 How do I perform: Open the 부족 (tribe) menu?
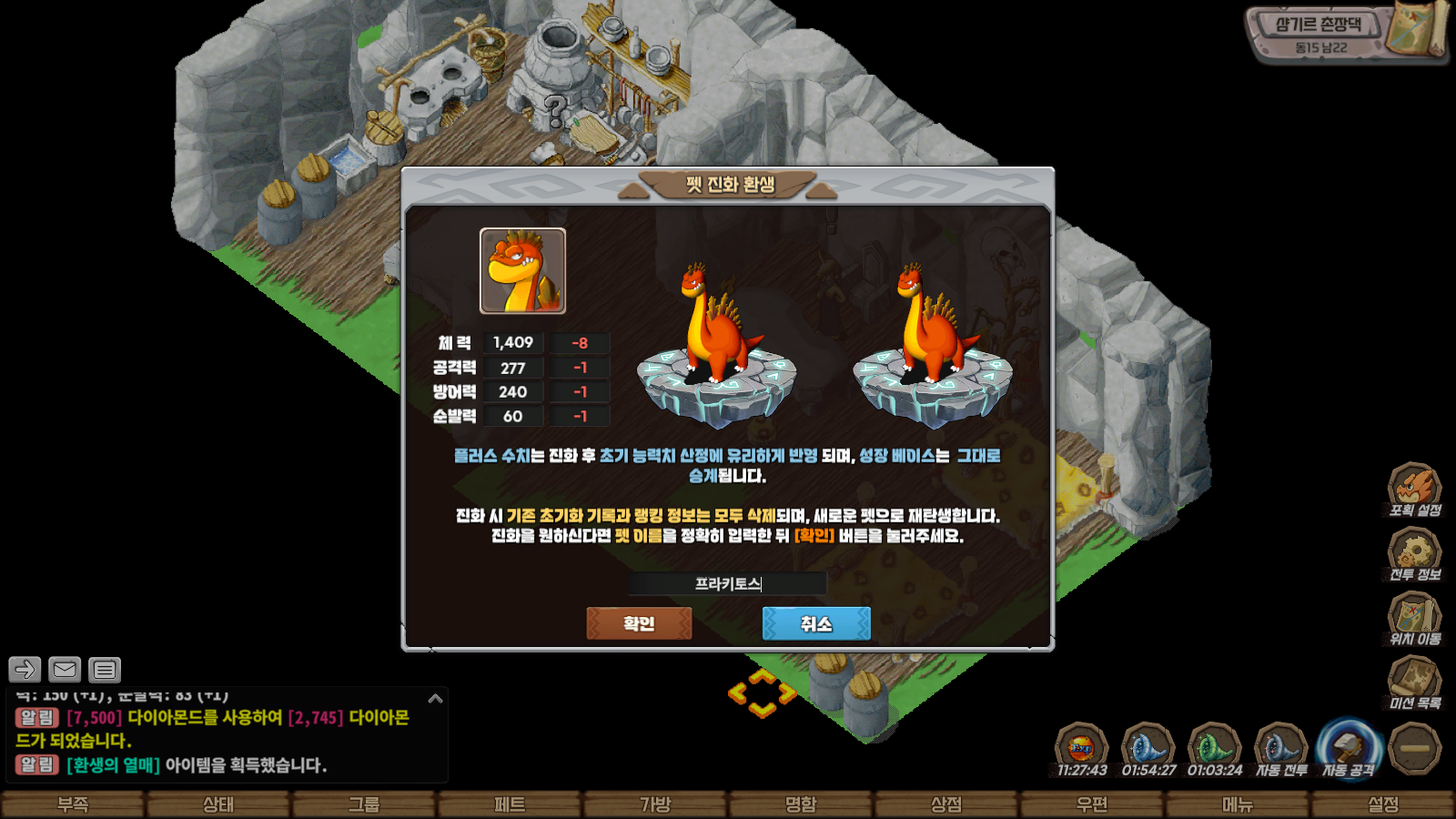coord(73,804)
